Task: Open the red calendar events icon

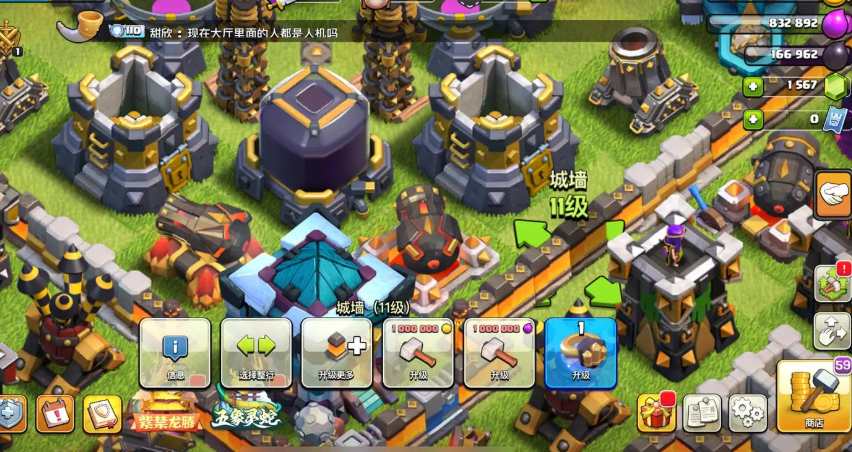Action: pos(55,413)
